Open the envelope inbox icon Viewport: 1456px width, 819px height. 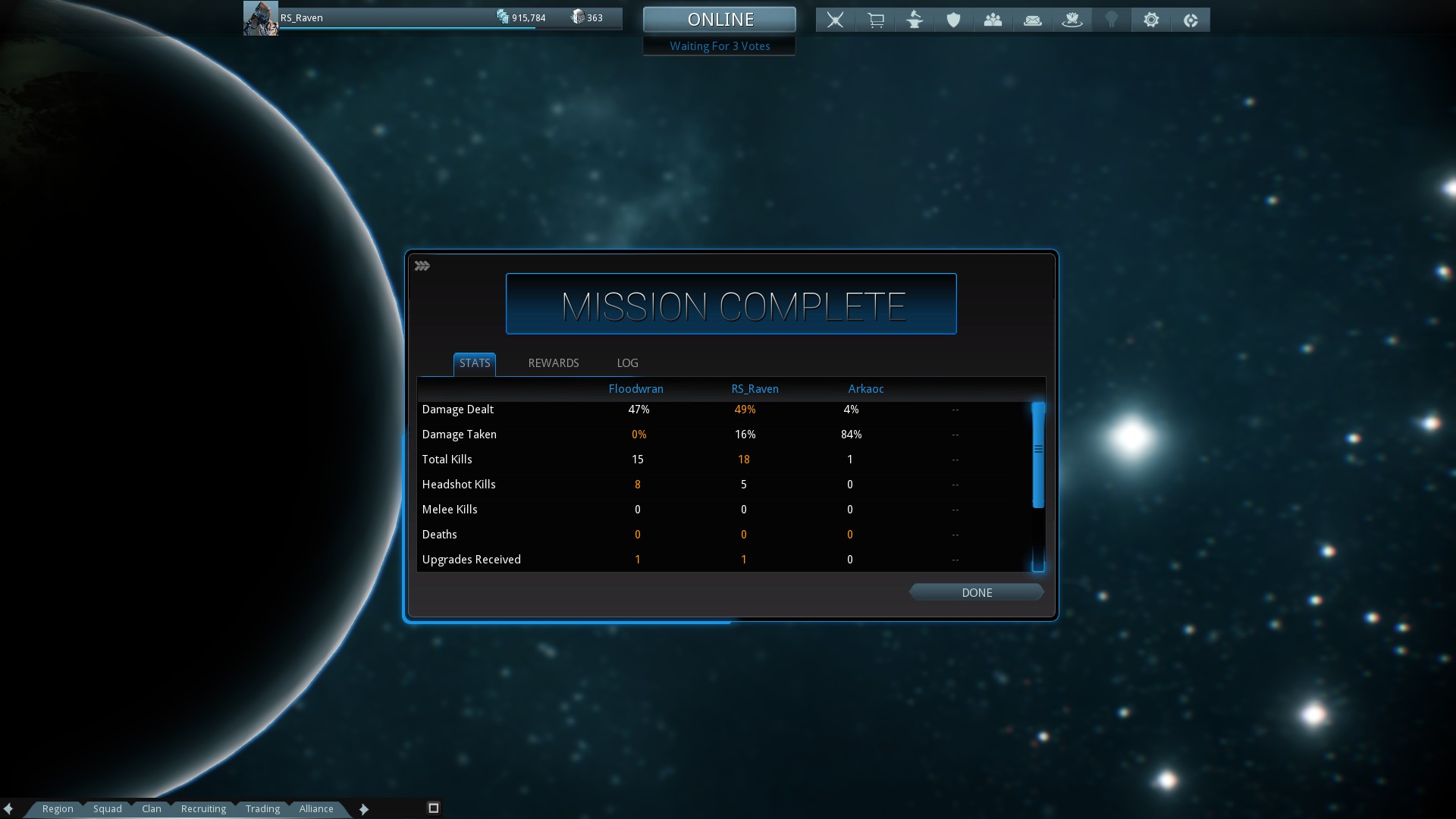click(1033, 20)
